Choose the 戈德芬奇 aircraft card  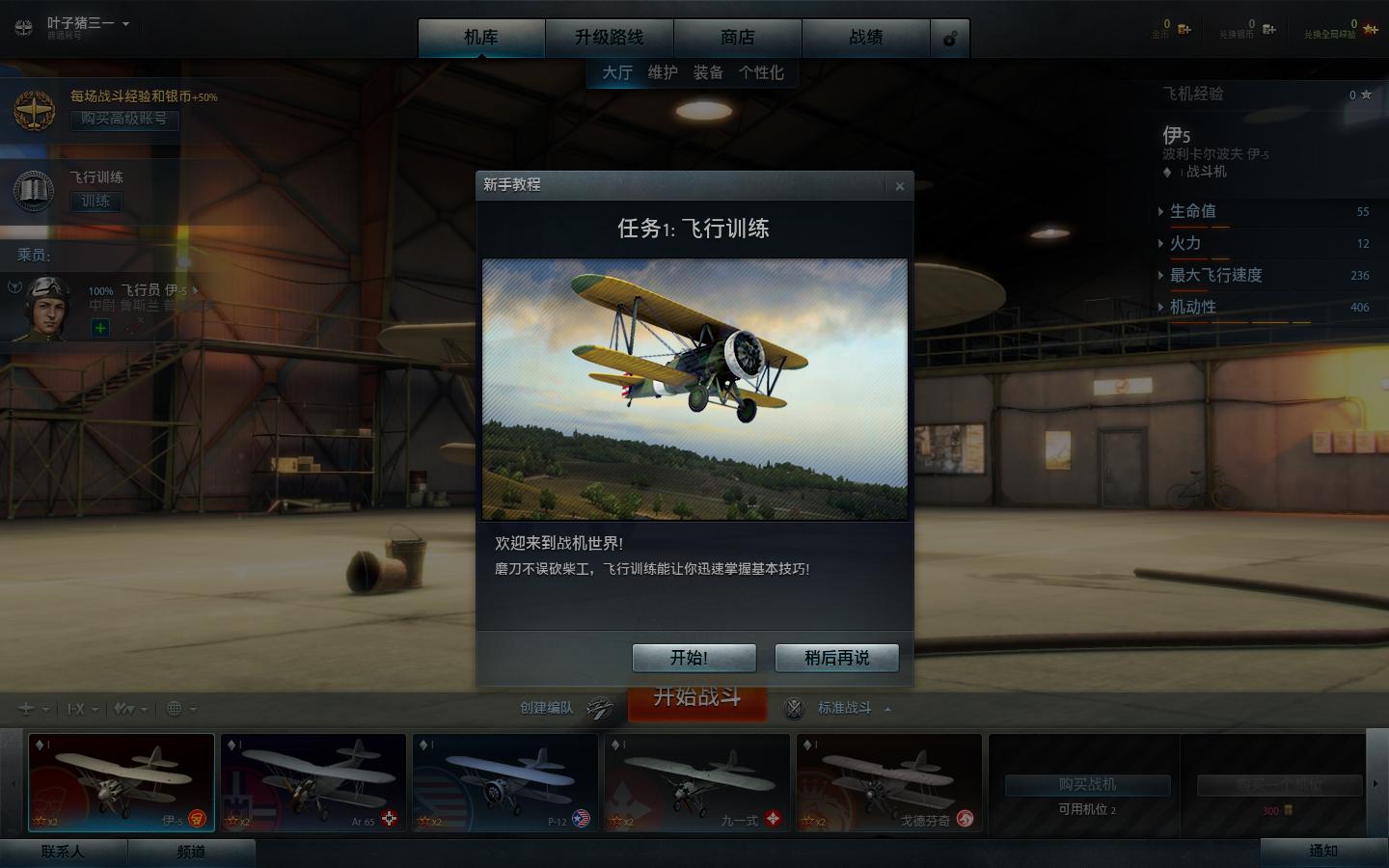coord(888,782)
